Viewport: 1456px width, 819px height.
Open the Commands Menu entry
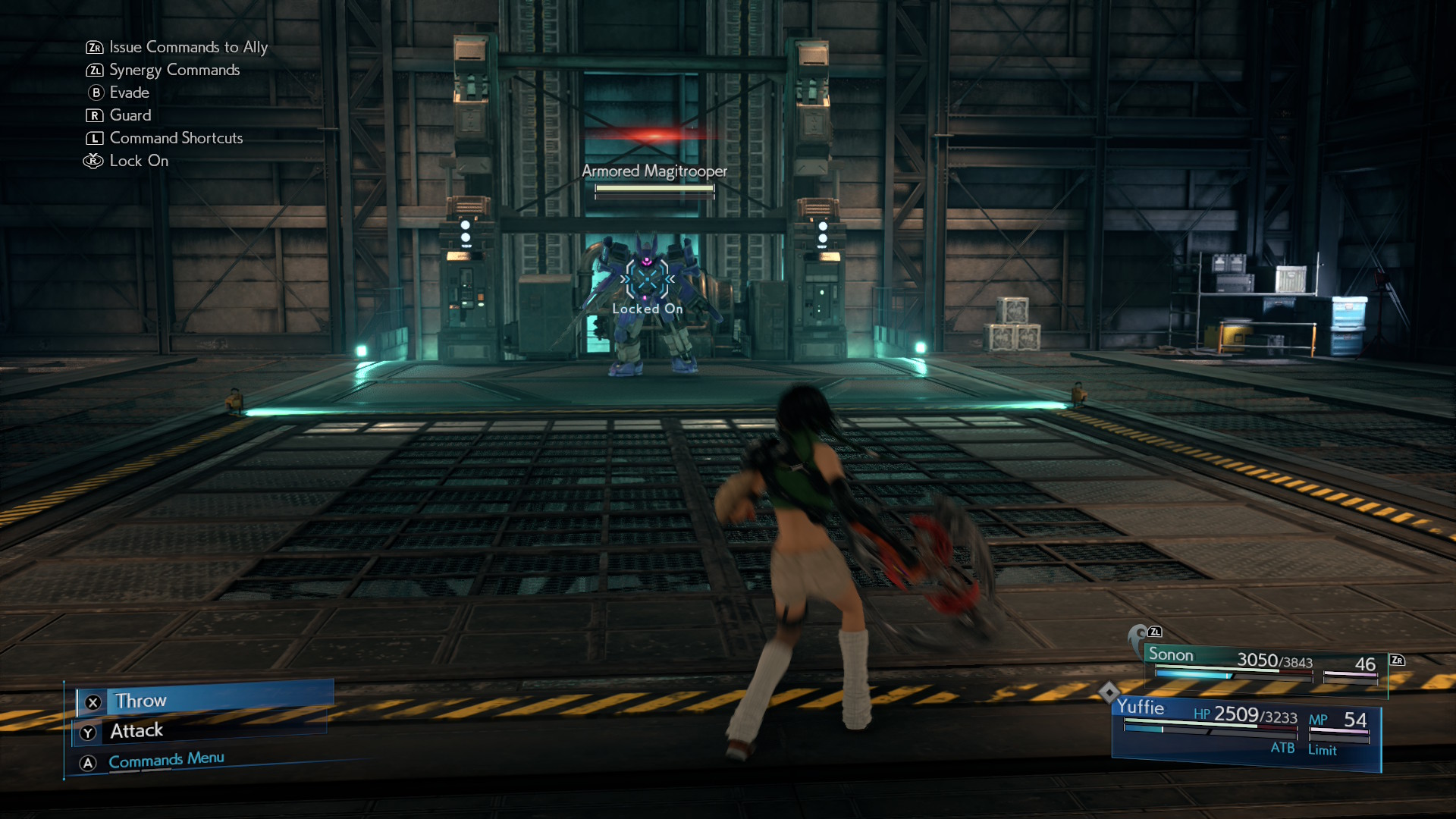tap(165, 758)
